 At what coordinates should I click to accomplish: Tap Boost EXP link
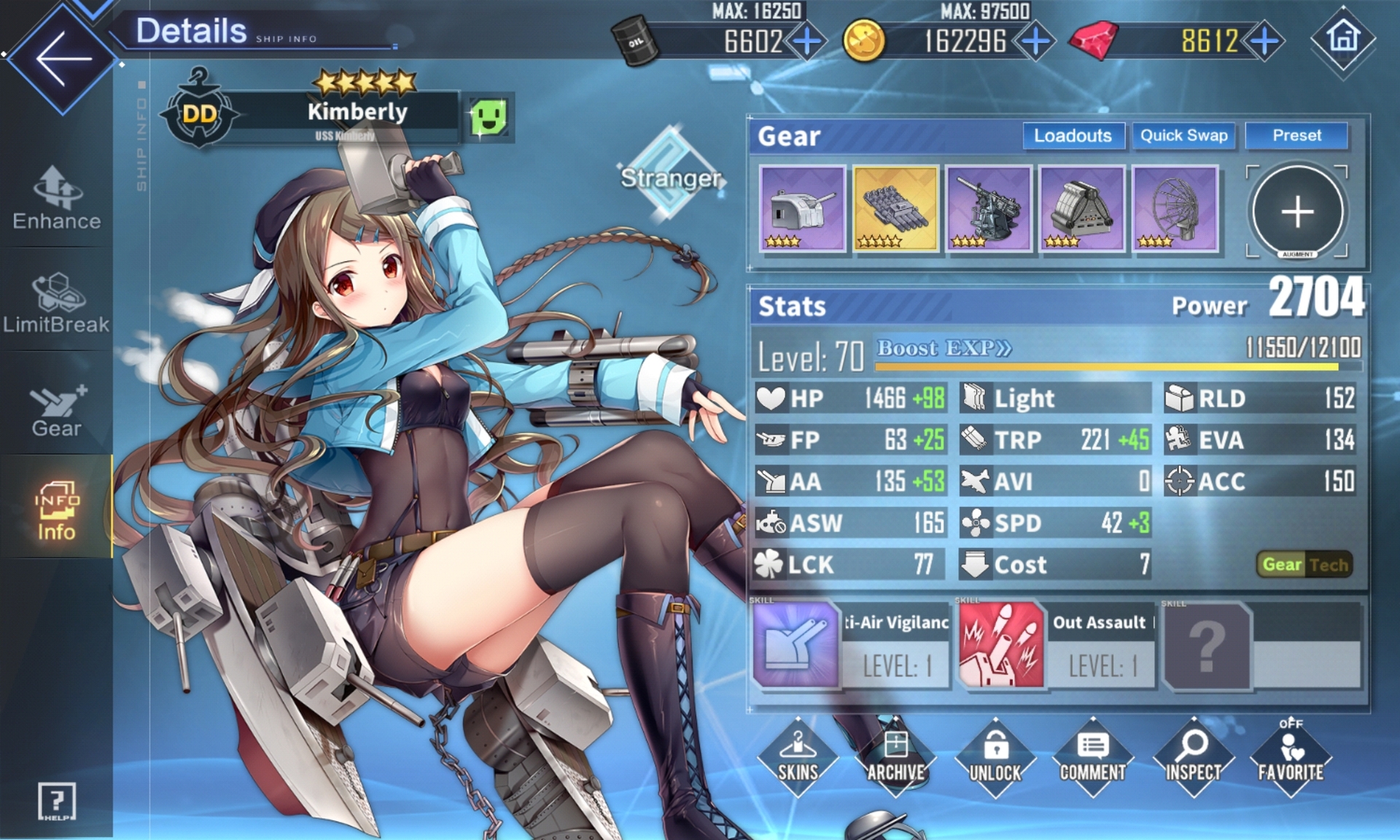click(x=944, y=348)
